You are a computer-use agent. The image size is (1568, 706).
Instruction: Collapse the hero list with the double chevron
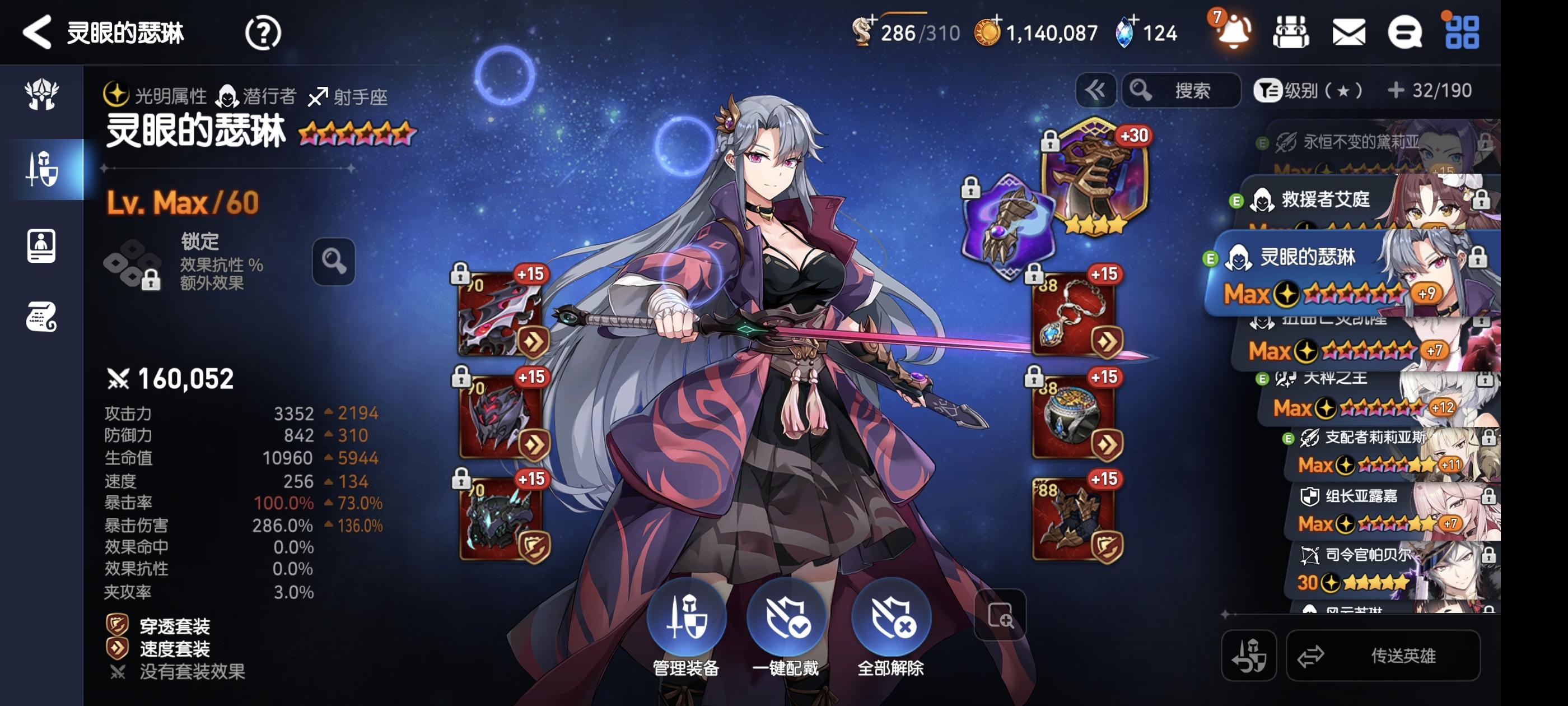(x=1096, y=90)
